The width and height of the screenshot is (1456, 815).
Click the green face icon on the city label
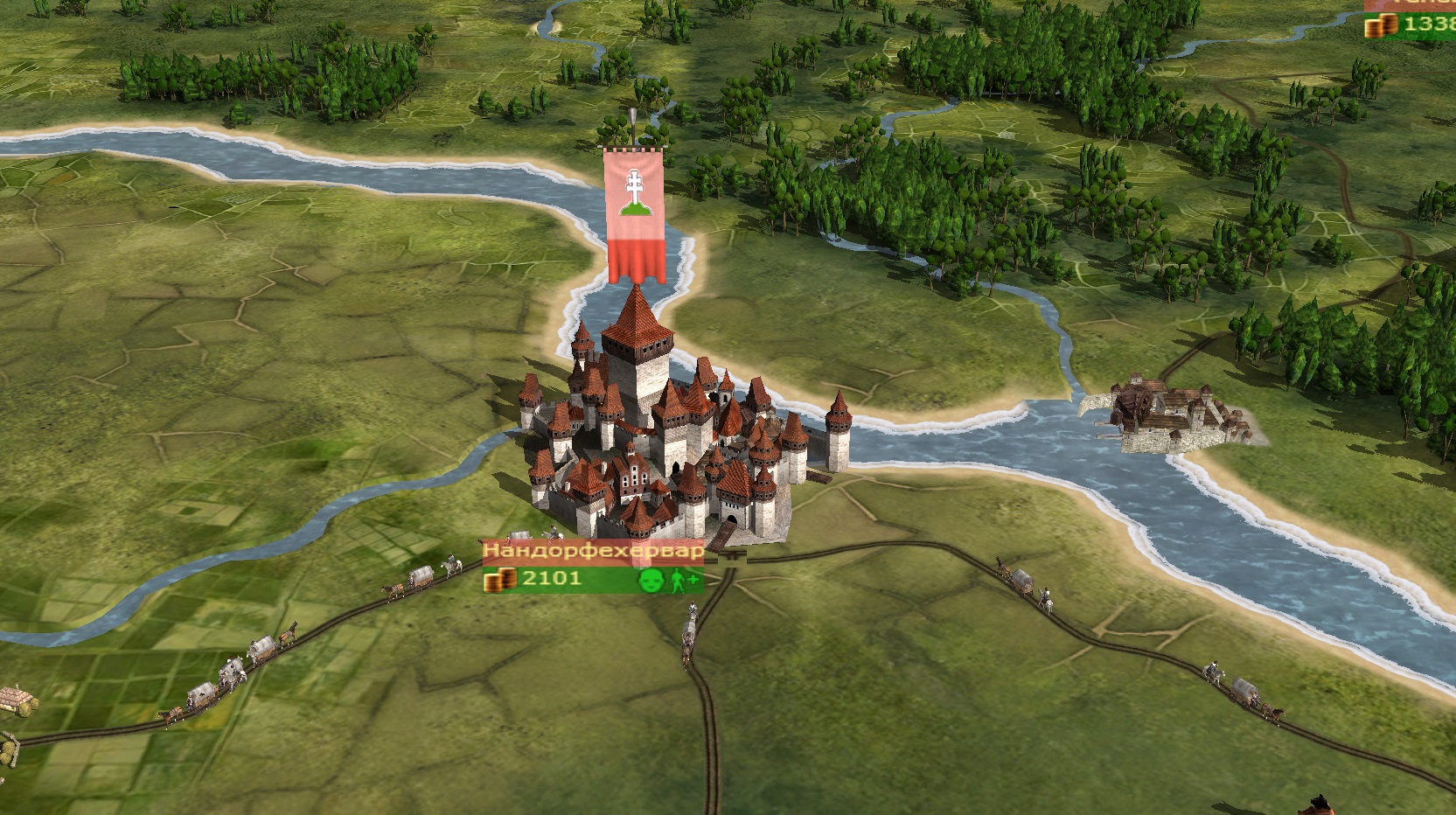tap(649, 580)
